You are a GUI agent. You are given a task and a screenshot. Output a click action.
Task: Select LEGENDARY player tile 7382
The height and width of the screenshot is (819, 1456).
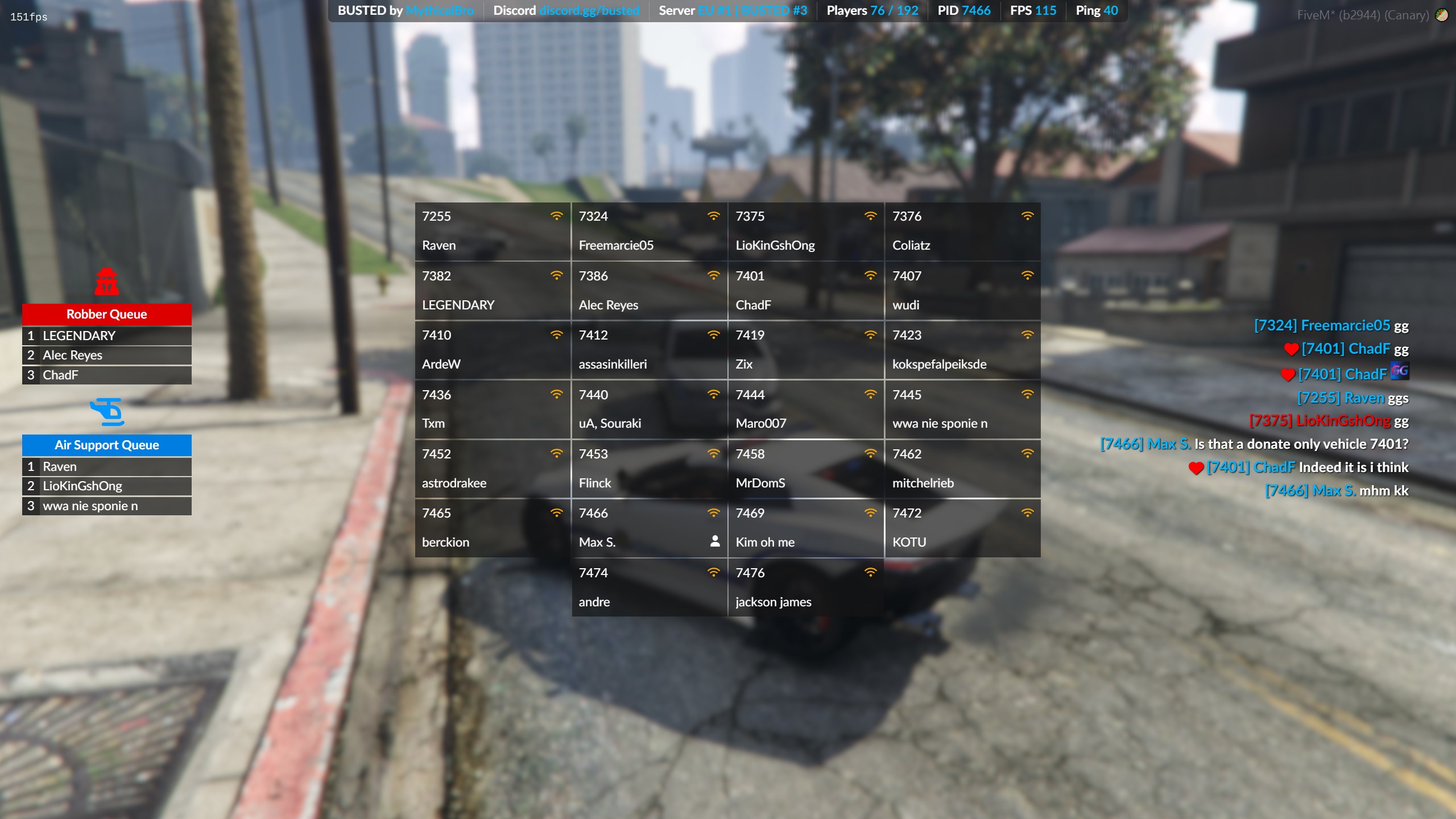(x=493, y=291)
